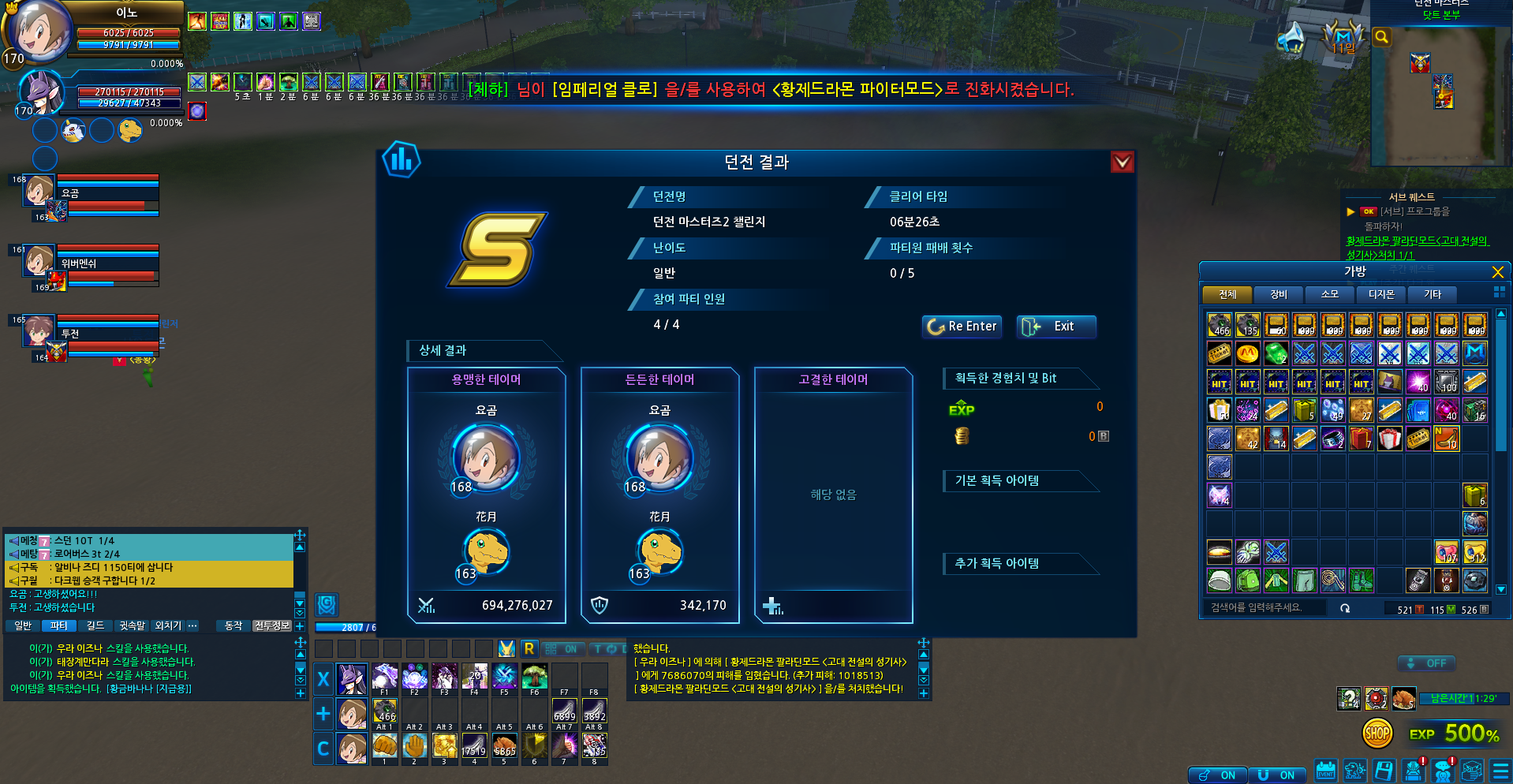Open the 전투정보 combat log tab
This screenshot has height=784, width=1513.
tap(272, 625)
